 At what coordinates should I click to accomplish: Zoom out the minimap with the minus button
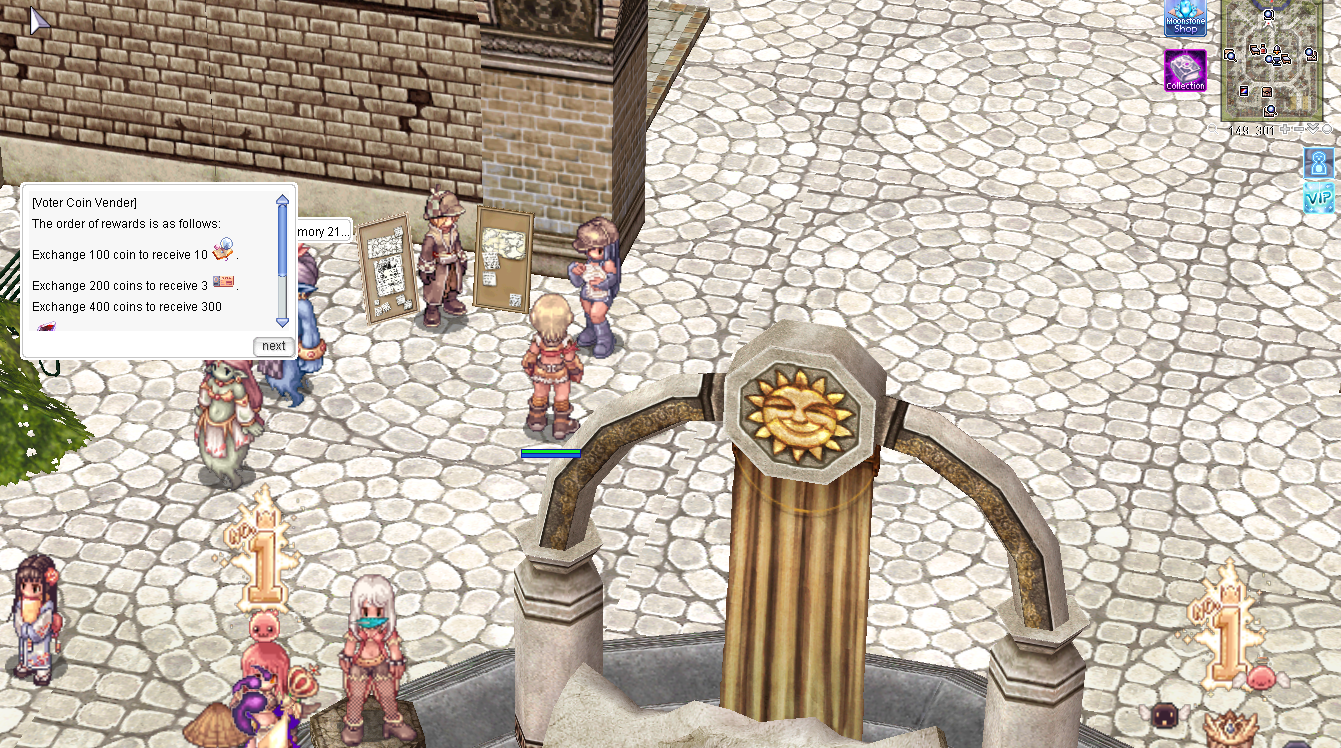point(1299,130)
